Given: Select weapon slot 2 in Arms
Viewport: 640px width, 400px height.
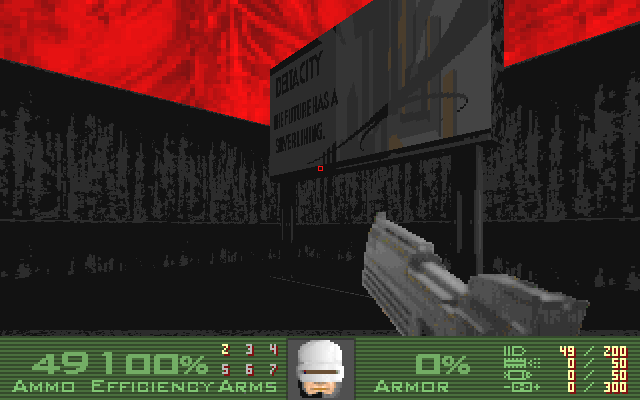Looking at the screenshot, I should [224, 349].
